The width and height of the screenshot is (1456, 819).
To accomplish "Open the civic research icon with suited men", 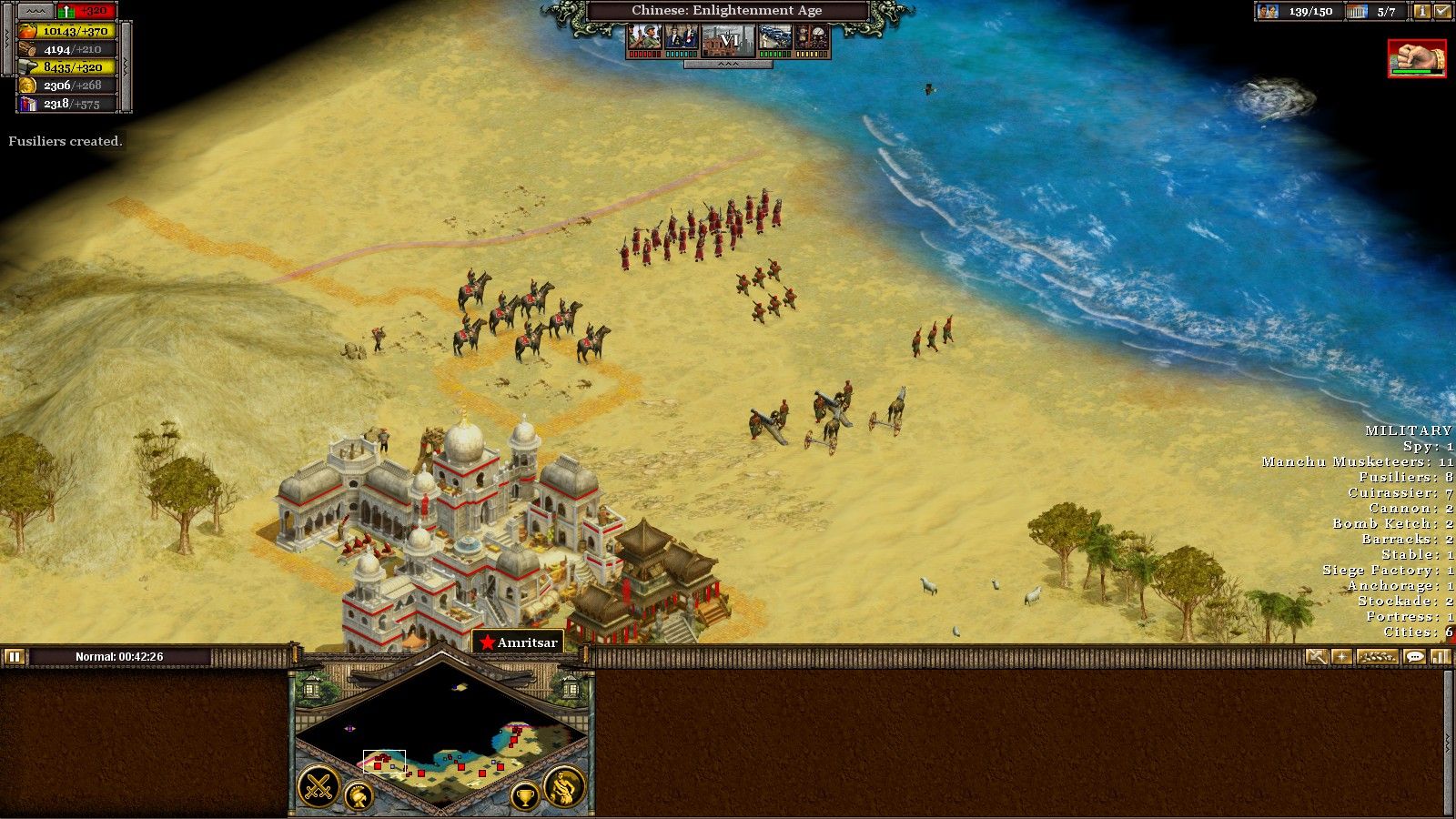I will [682, 37].
